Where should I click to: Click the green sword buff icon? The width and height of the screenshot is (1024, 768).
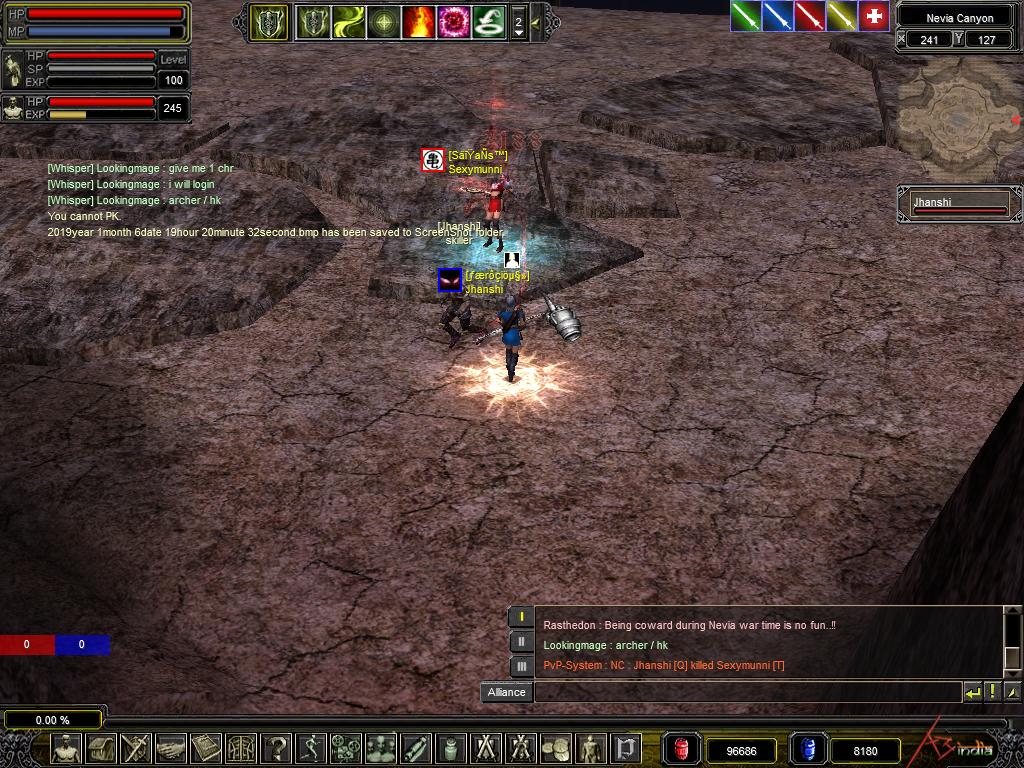coord(745,16)
